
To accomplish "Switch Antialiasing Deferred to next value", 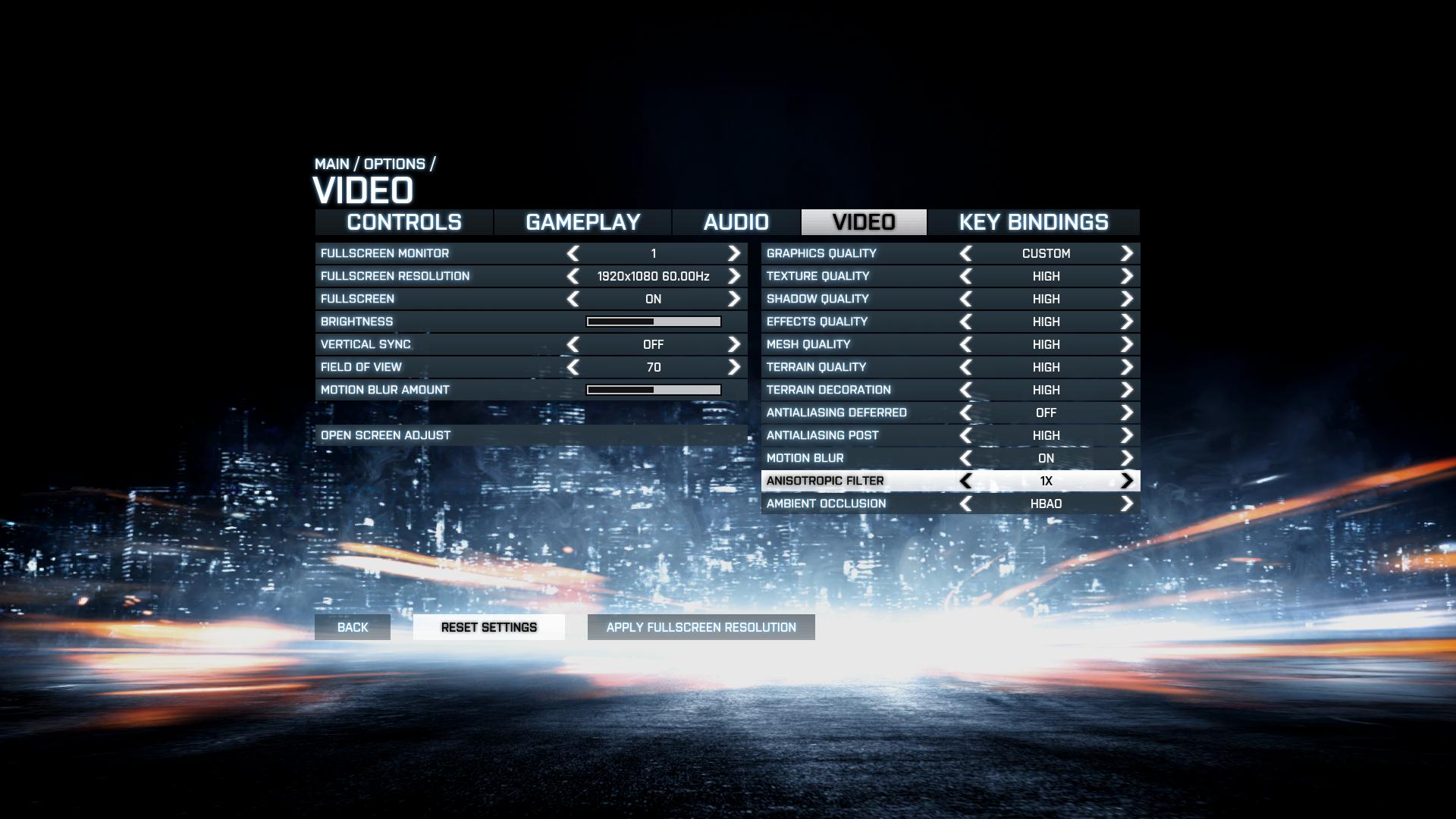I will pos(1126,413).
